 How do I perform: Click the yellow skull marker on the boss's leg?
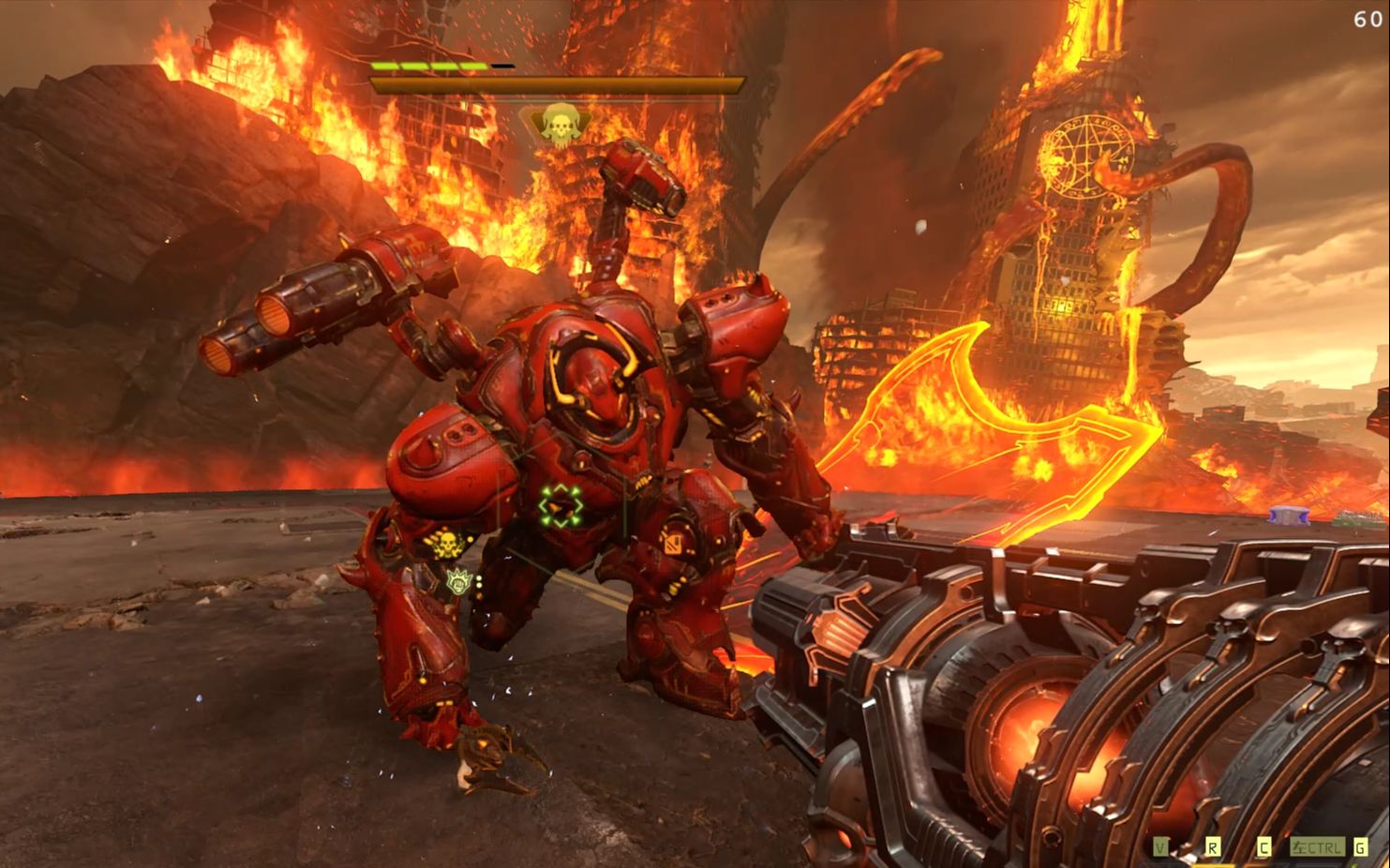447,544
